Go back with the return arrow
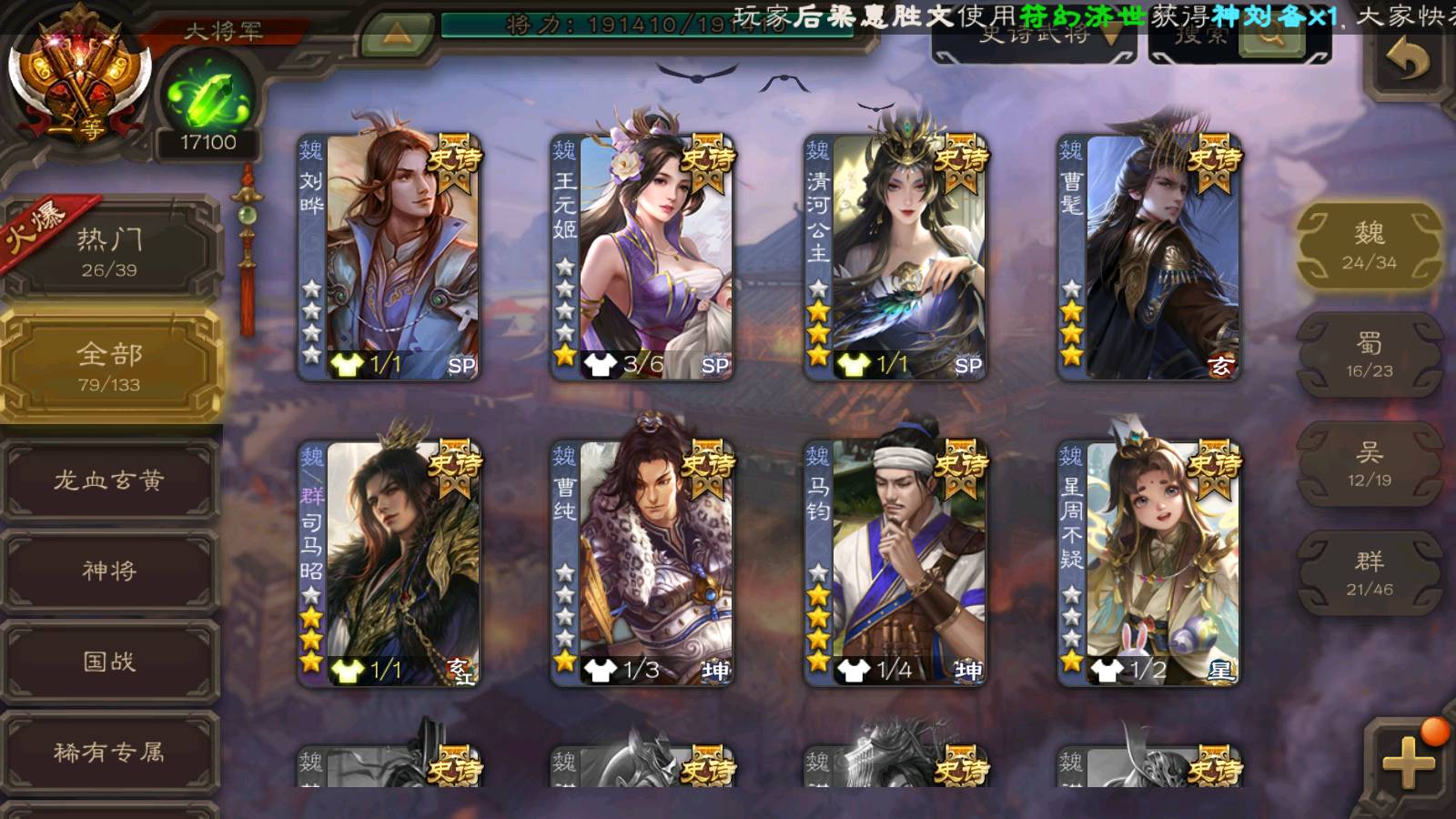The height and width of the screenshot is (819, 1456). 1407,60
